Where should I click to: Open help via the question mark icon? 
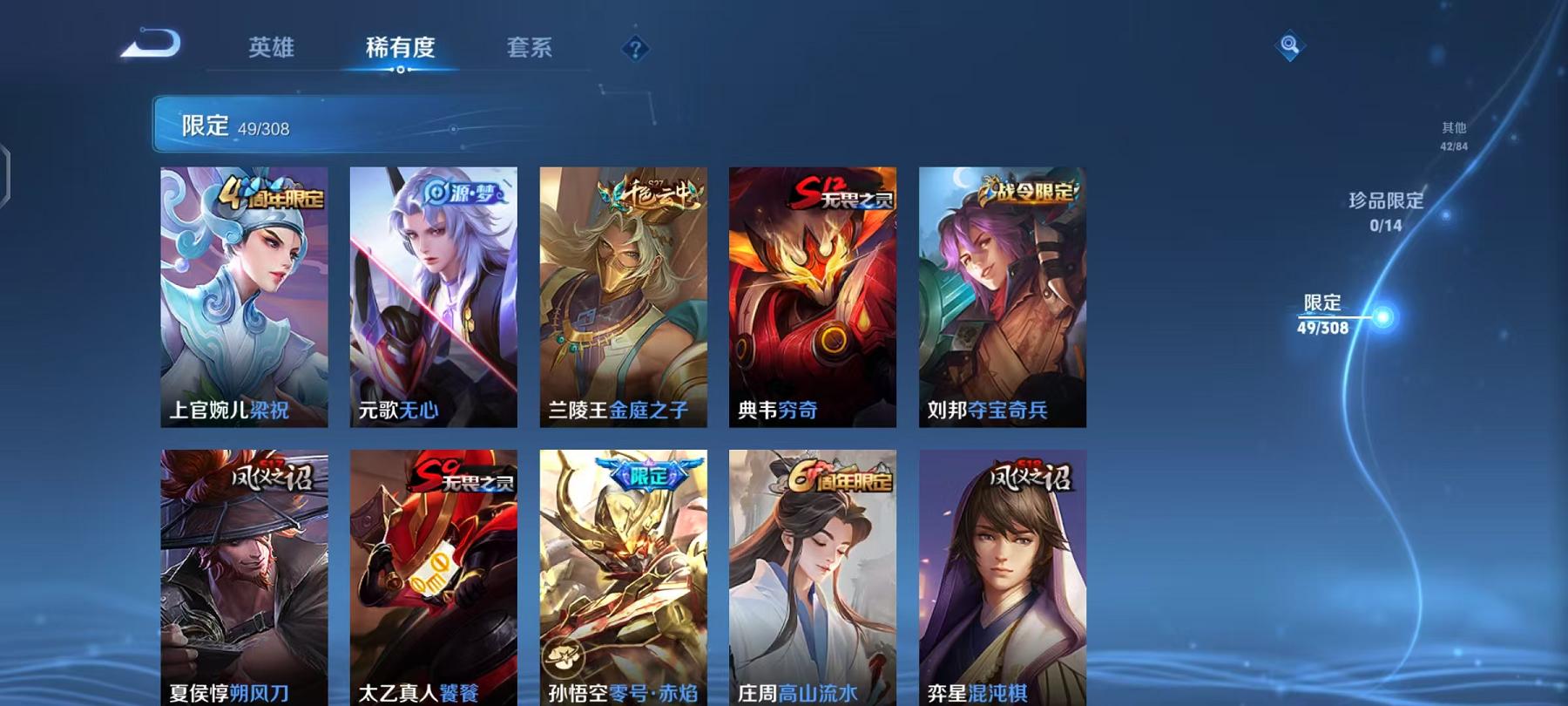637,48
